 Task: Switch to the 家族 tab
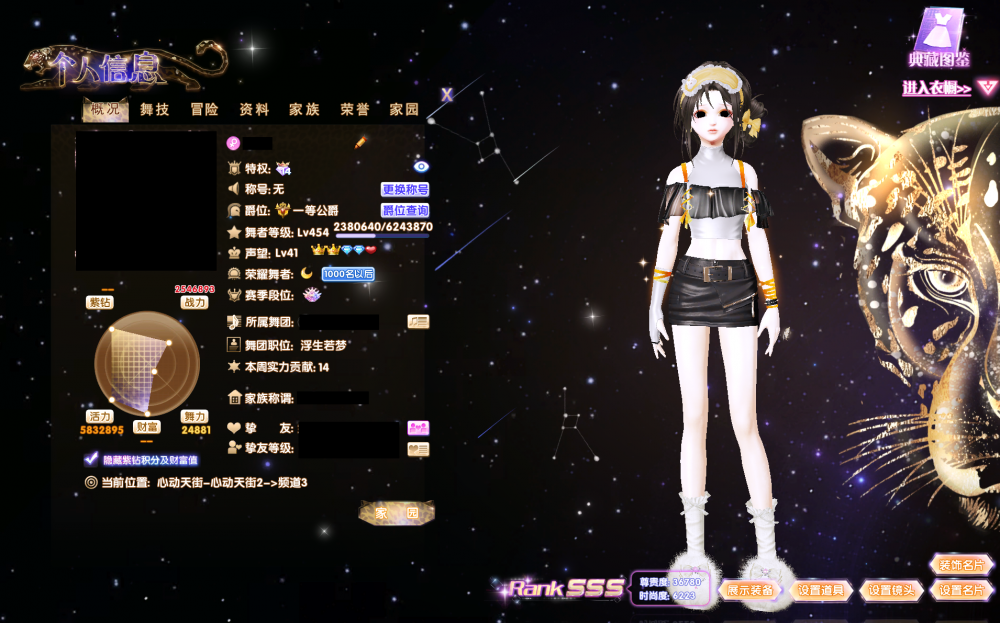tap(304, 110)
